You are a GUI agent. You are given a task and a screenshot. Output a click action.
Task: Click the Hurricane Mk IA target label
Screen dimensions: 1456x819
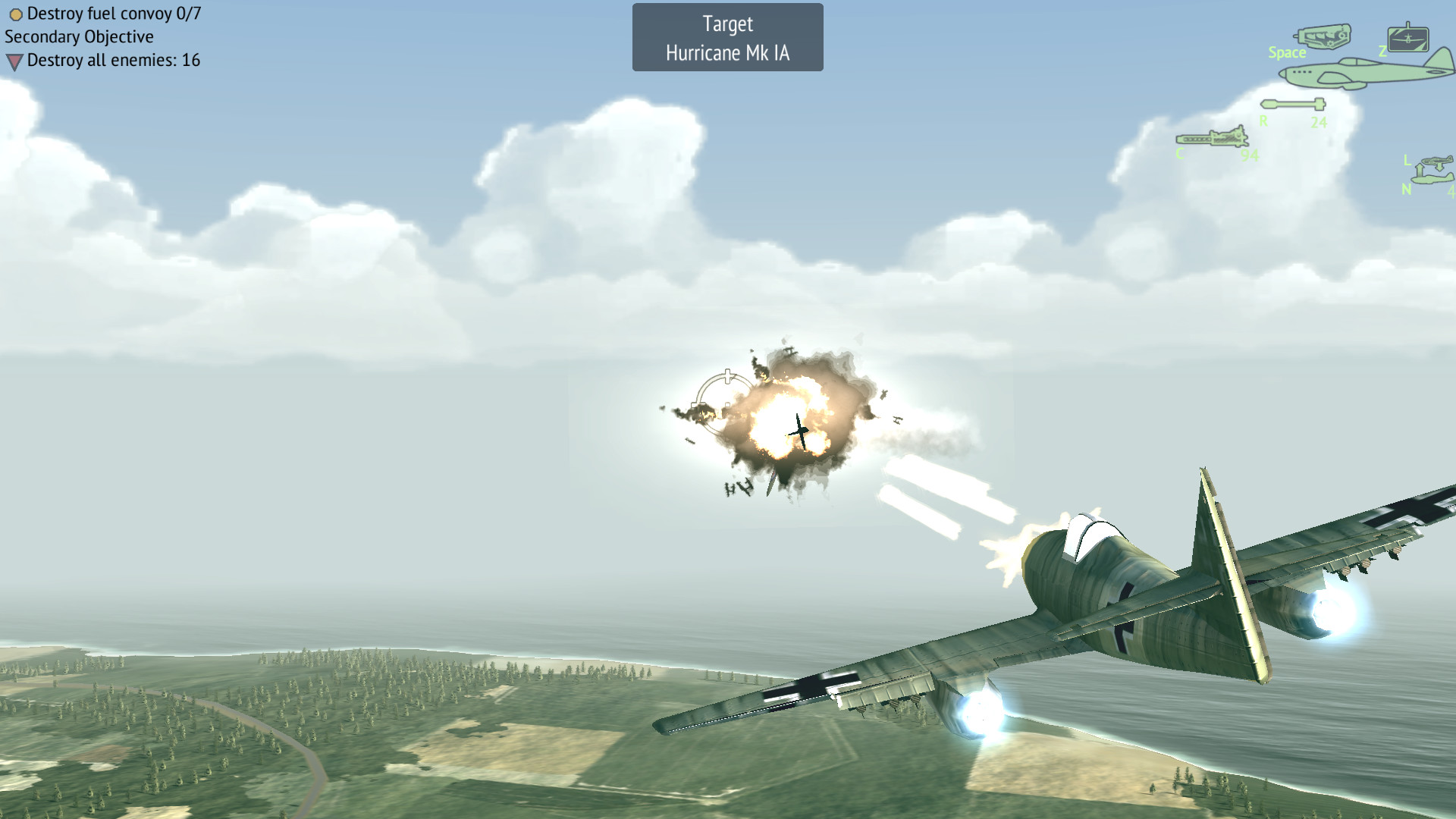click(x=727, y=52)
